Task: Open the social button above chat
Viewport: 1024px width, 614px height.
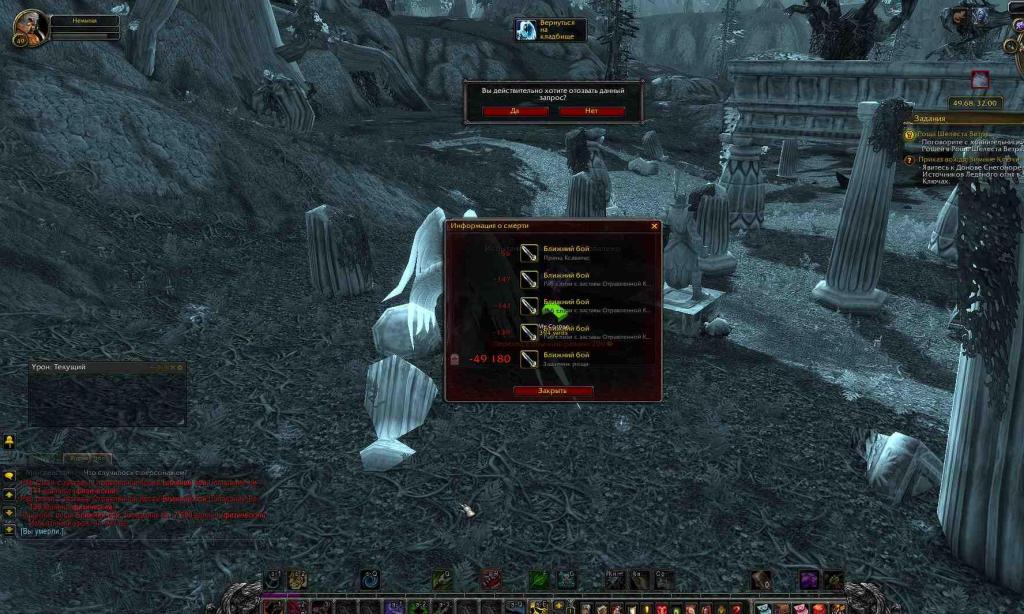Action: tap(9, 441)
